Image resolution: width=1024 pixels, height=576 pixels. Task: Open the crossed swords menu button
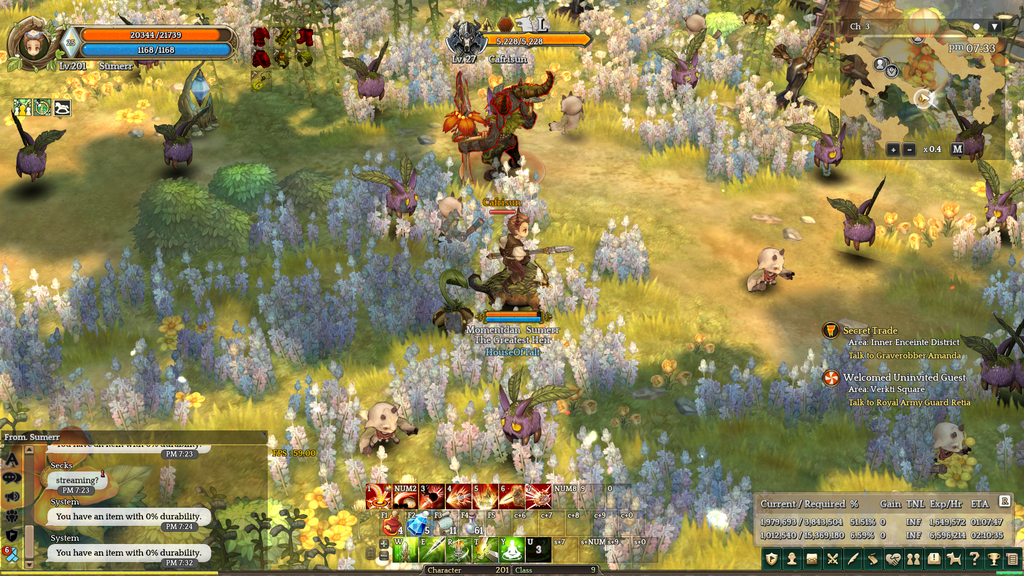[833, 558]
